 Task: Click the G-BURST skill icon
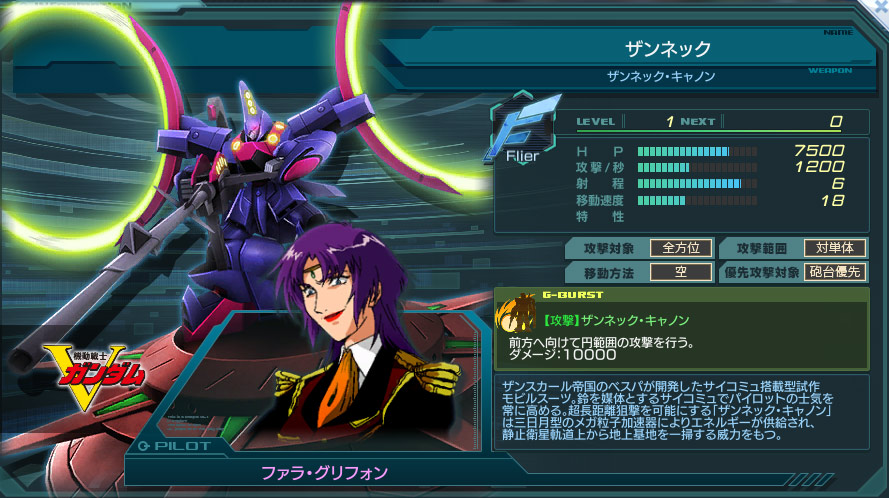pyautogui.click(x=517, y=316)
